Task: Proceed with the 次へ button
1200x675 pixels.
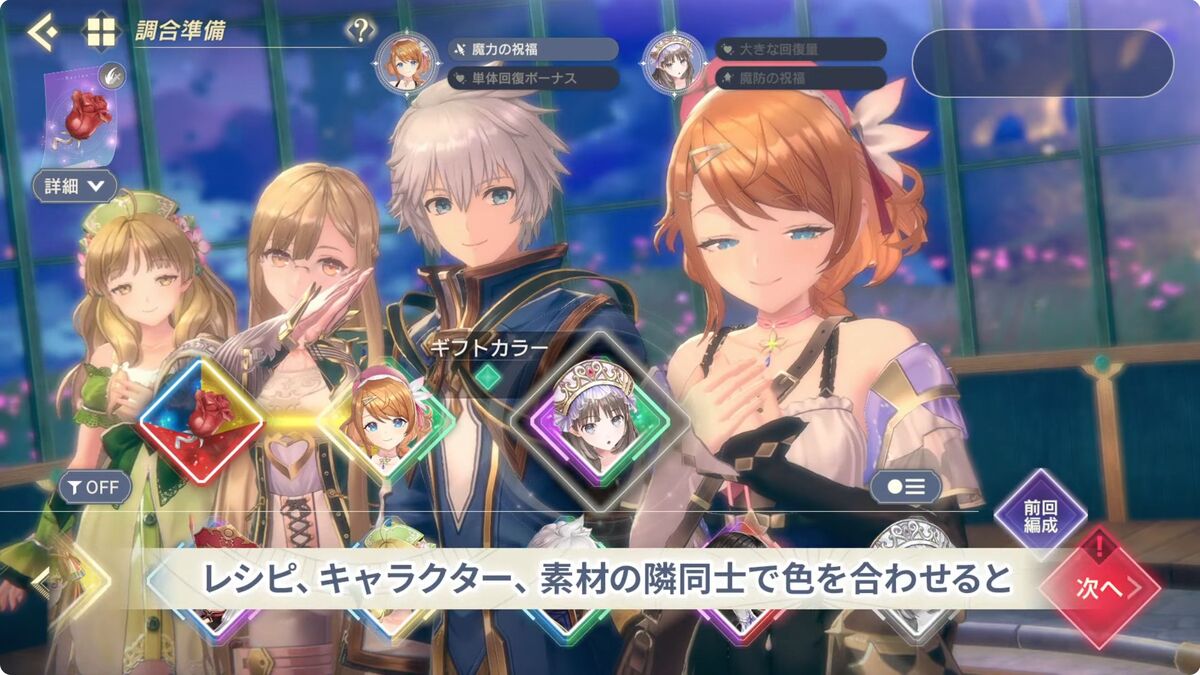Action: click(1100, 587)
